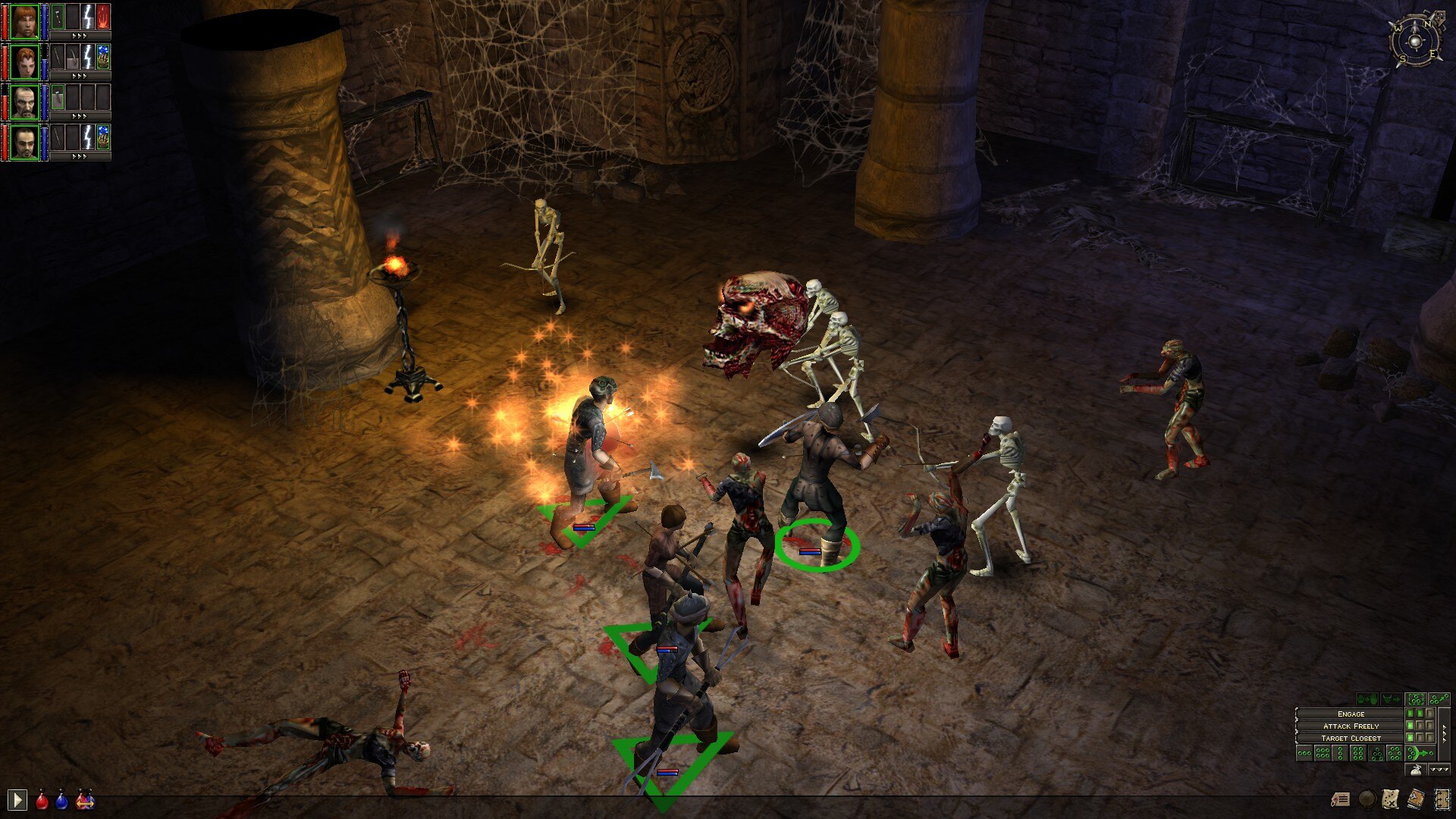Image resolution: width=1456 pixels, height=819 pixels.
Task: Open the compass in the corner
Action: point(1415,39)
